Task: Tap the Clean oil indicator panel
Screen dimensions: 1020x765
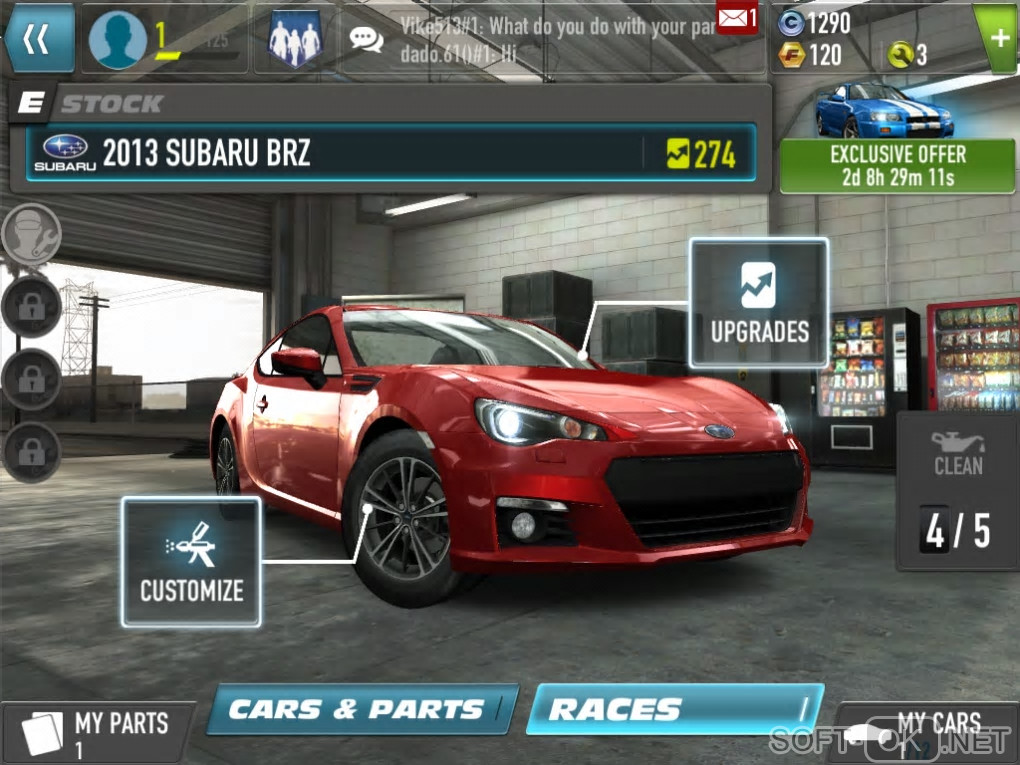Action: pyautogui.click(x=957, y=490)
